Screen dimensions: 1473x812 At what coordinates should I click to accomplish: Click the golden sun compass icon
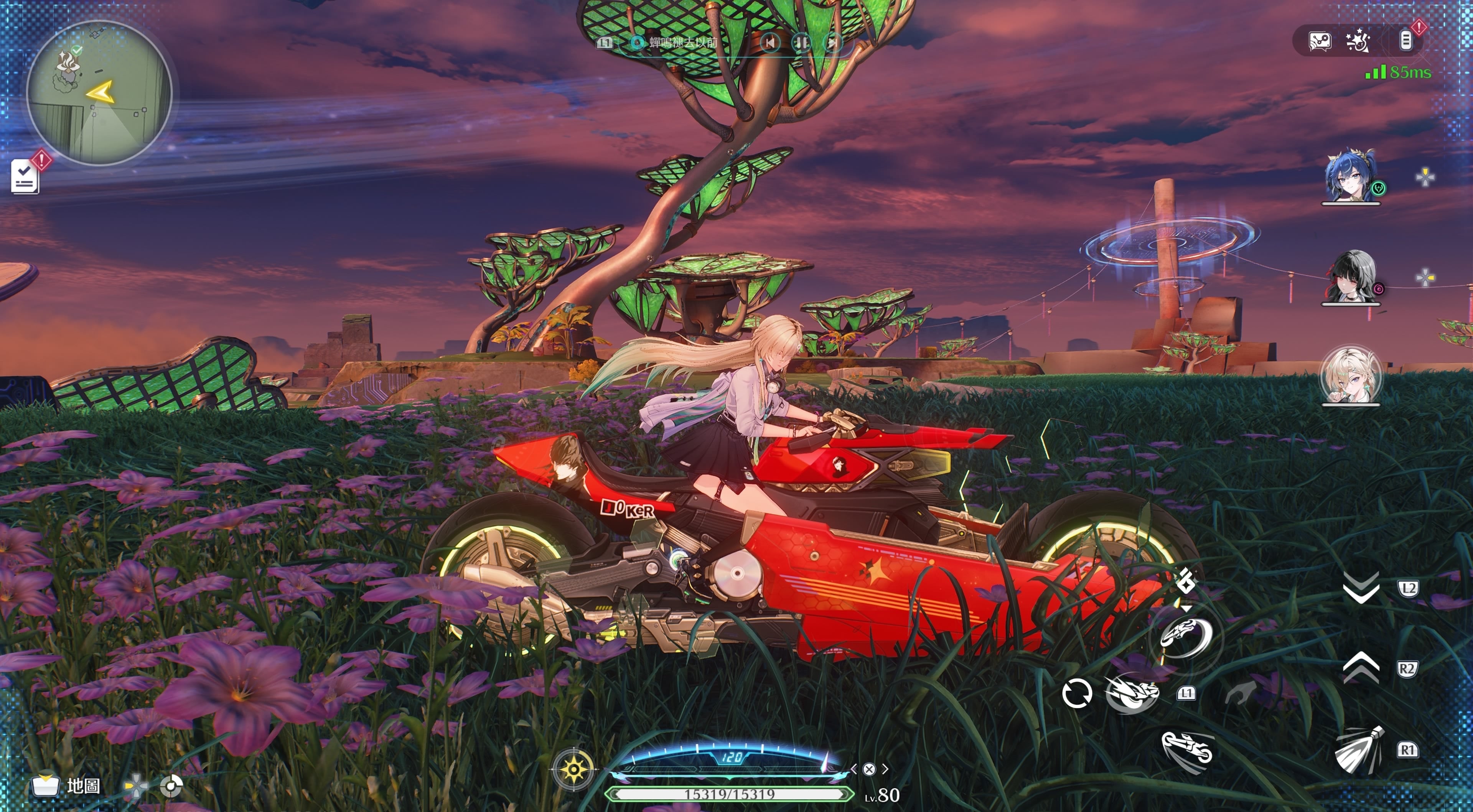[573, 769]
